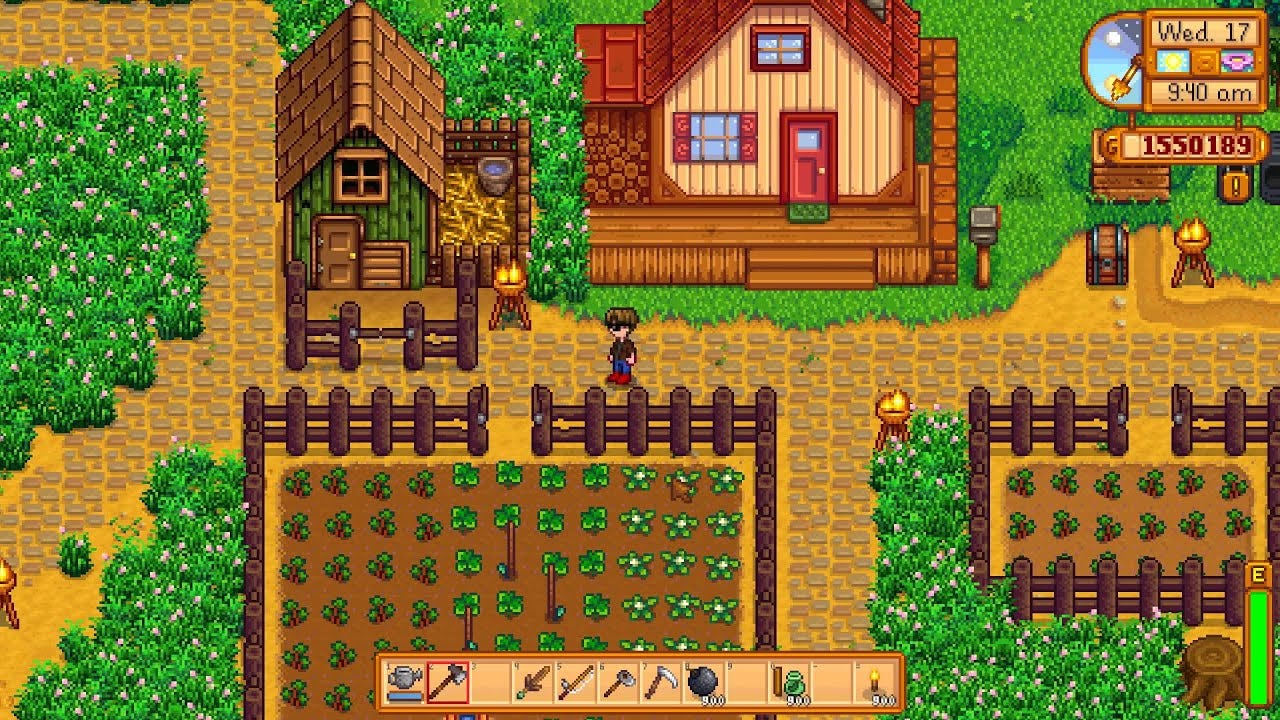Select the axe in the hotbar
The image size is (1280, 720).
point(447,683)
